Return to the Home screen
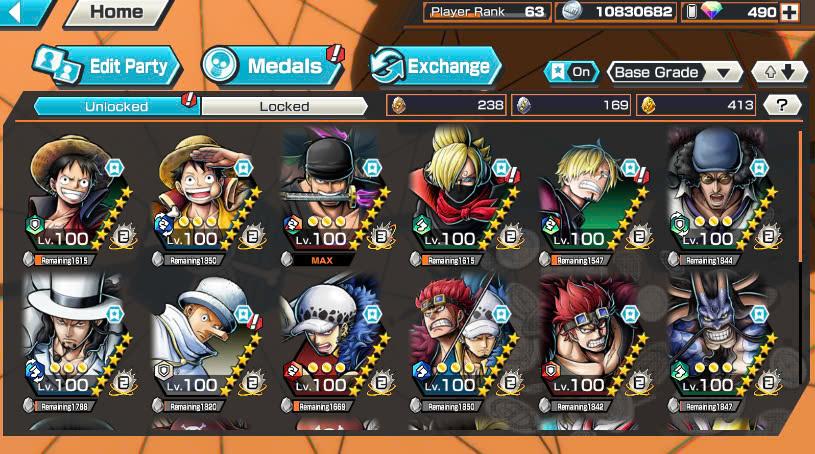The height and width of the screenshot is (454, 815). coord(115,12)
